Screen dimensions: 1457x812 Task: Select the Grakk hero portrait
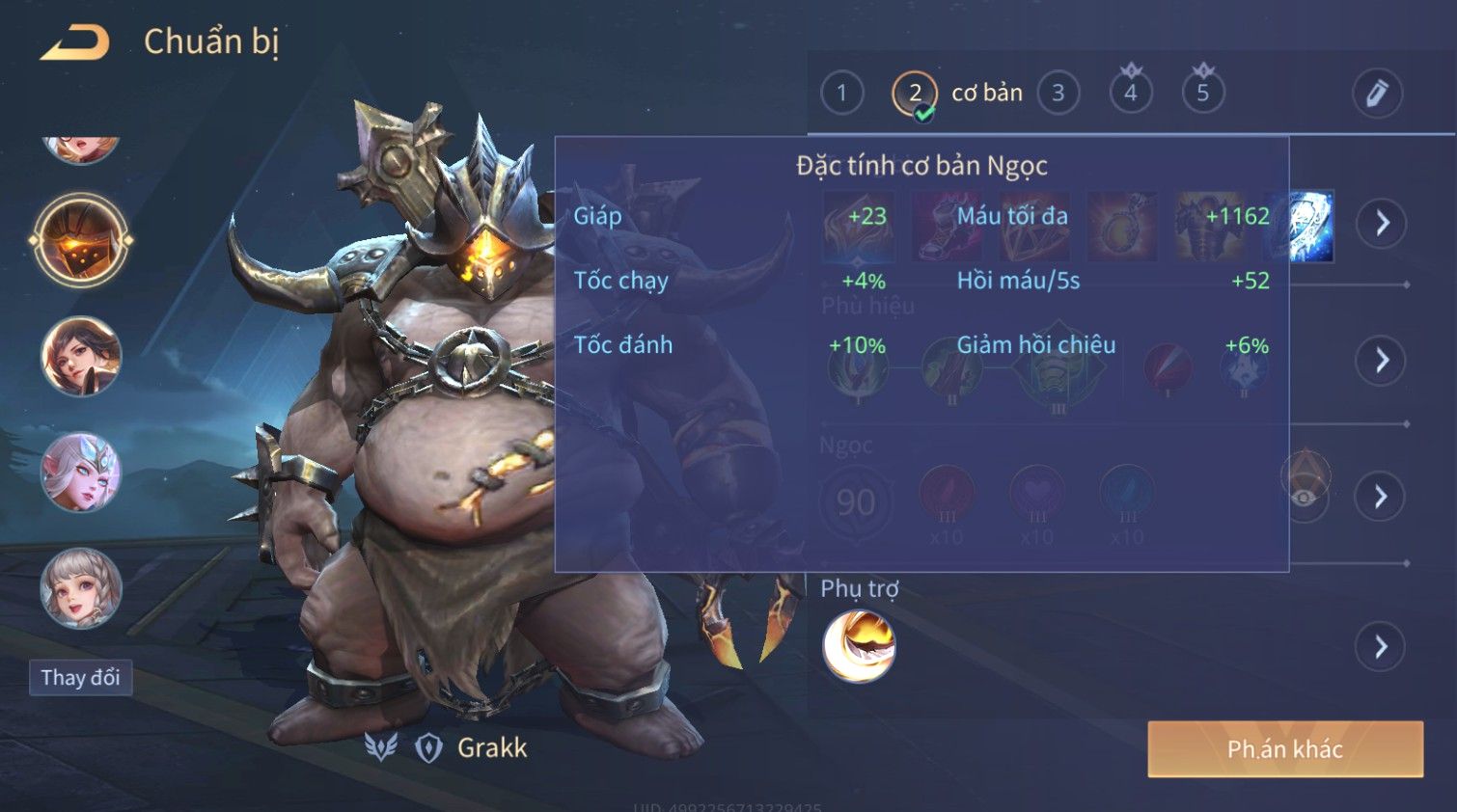(x=81, y=240)
